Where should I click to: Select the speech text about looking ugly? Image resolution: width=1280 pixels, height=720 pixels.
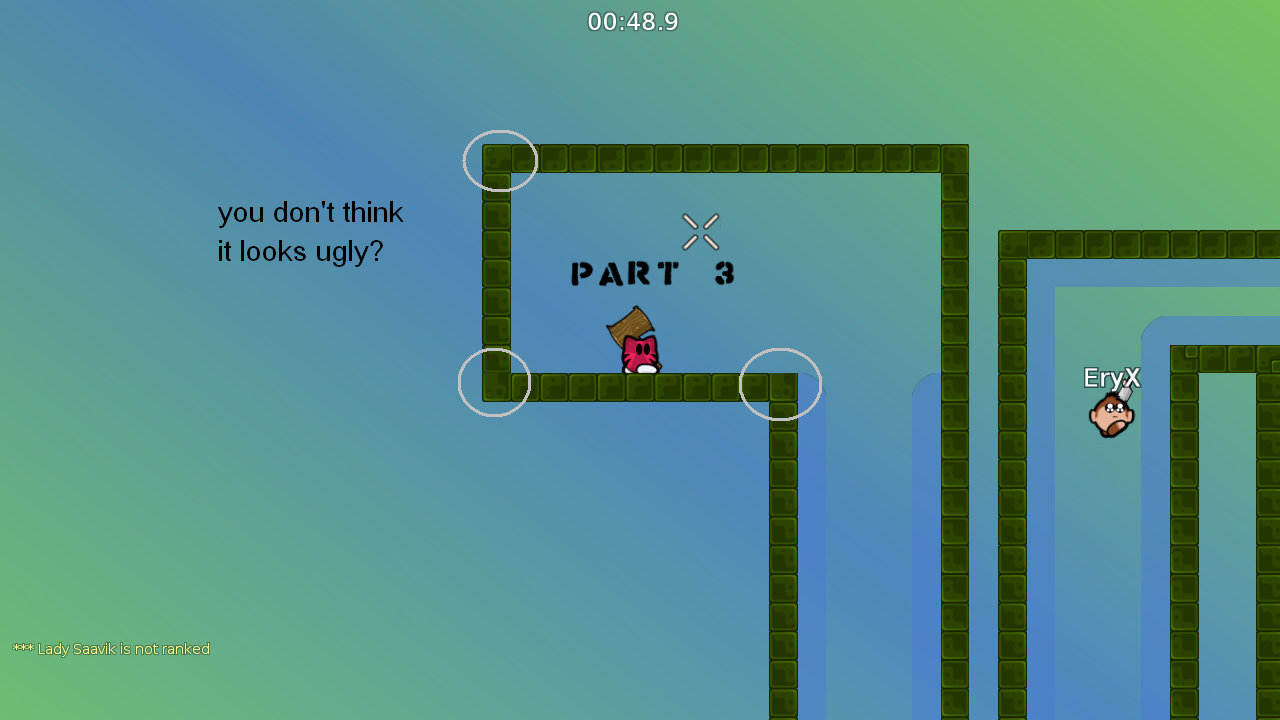click(310, 231)
